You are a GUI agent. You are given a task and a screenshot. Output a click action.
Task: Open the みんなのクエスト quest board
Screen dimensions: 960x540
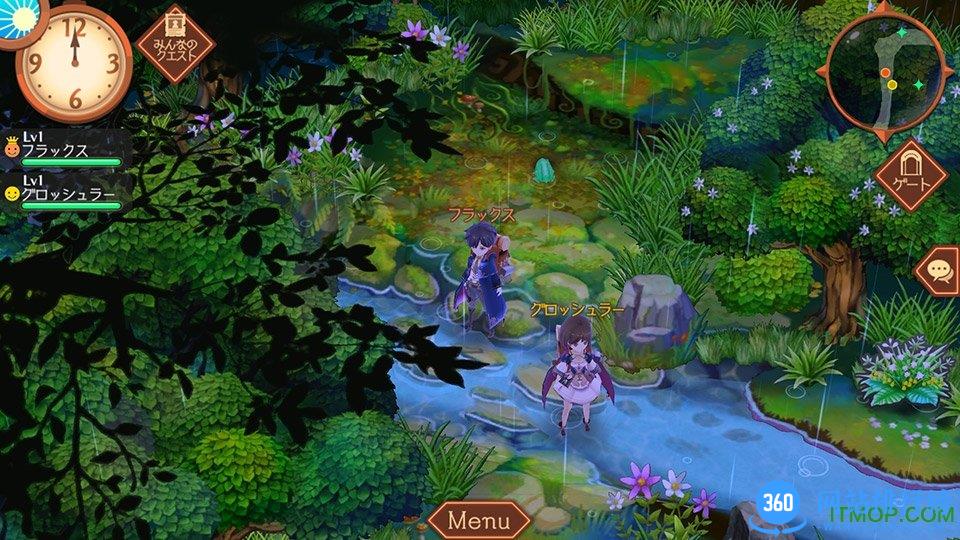(175, 42)
